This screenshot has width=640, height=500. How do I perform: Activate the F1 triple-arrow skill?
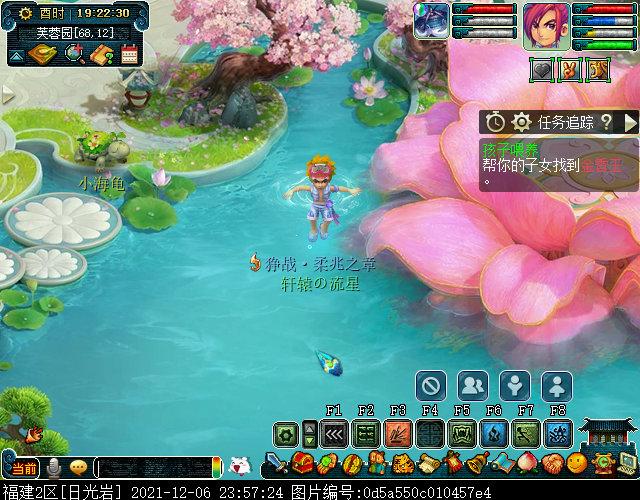tap(334, 434)
